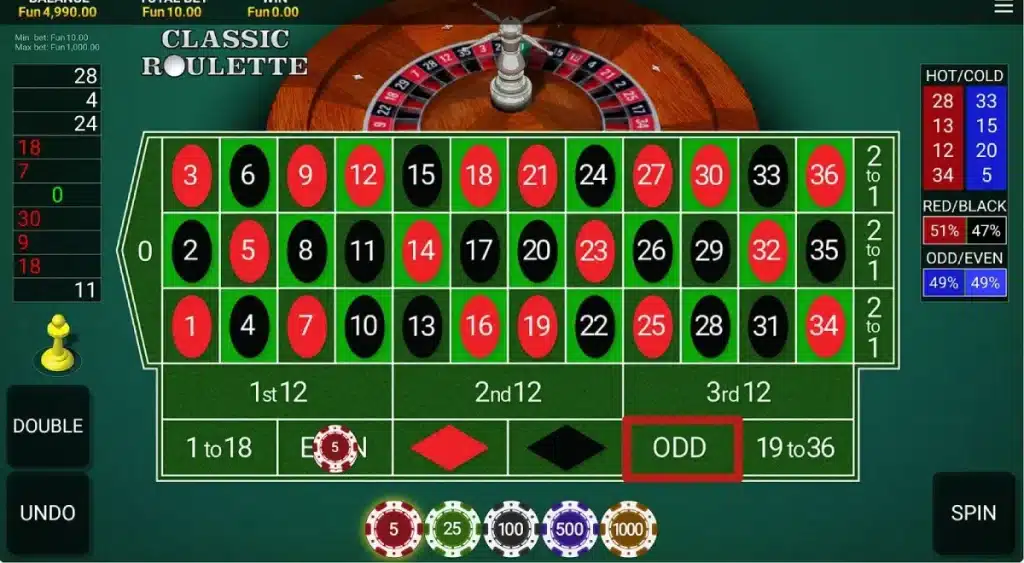Undo the last bet
The width and height of the screenshot is (1024, 563).
47,513
